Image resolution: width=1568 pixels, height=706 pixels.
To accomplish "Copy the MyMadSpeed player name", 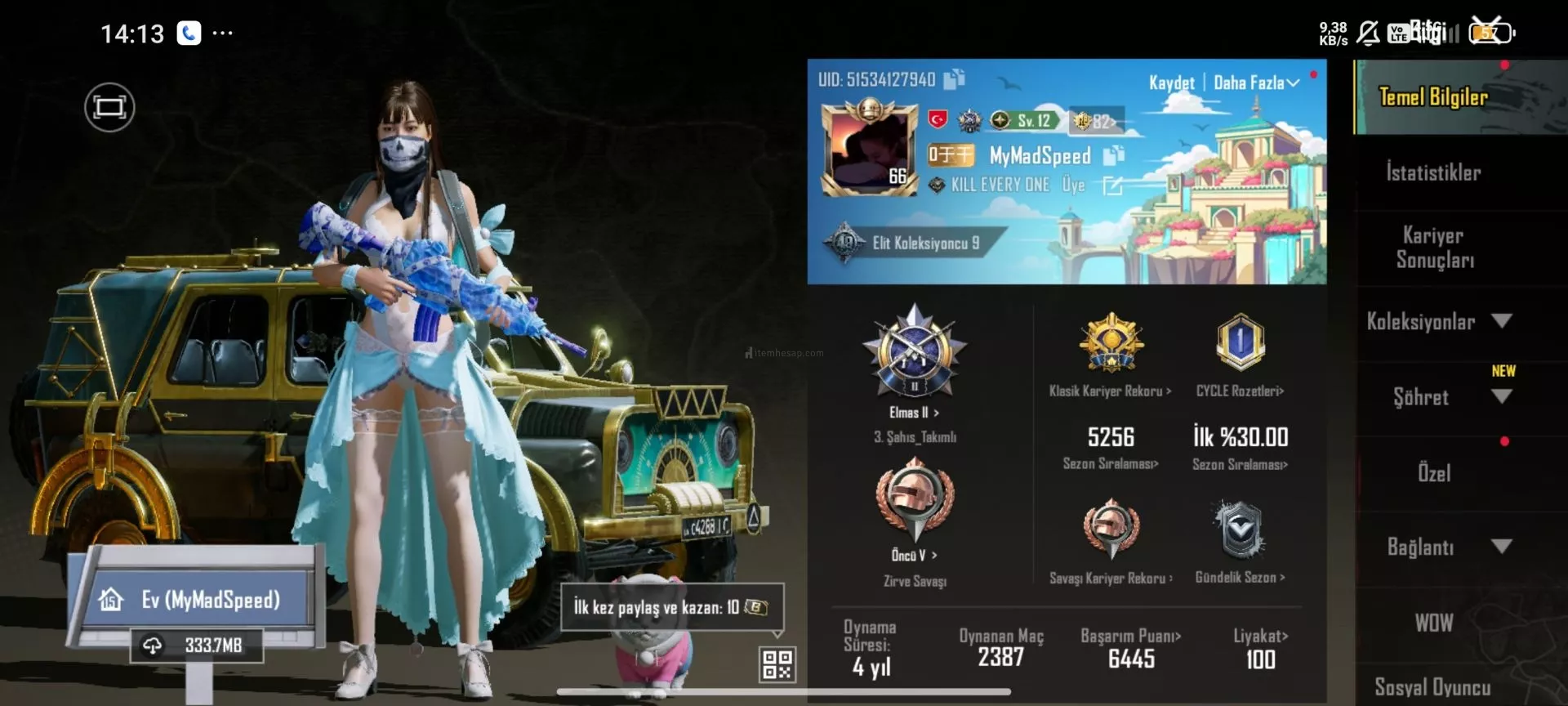I will [x=1114, y=155].
